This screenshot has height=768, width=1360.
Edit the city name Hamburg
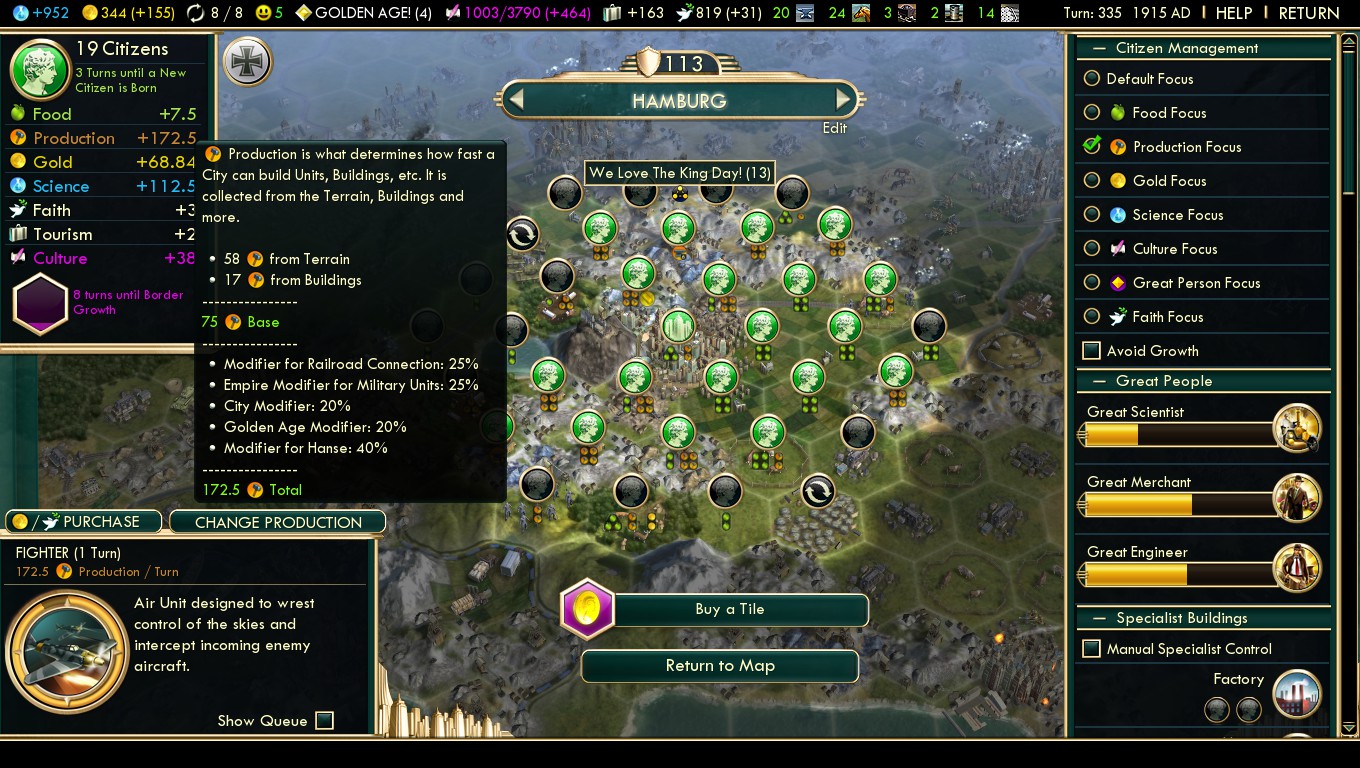(834, 128)
